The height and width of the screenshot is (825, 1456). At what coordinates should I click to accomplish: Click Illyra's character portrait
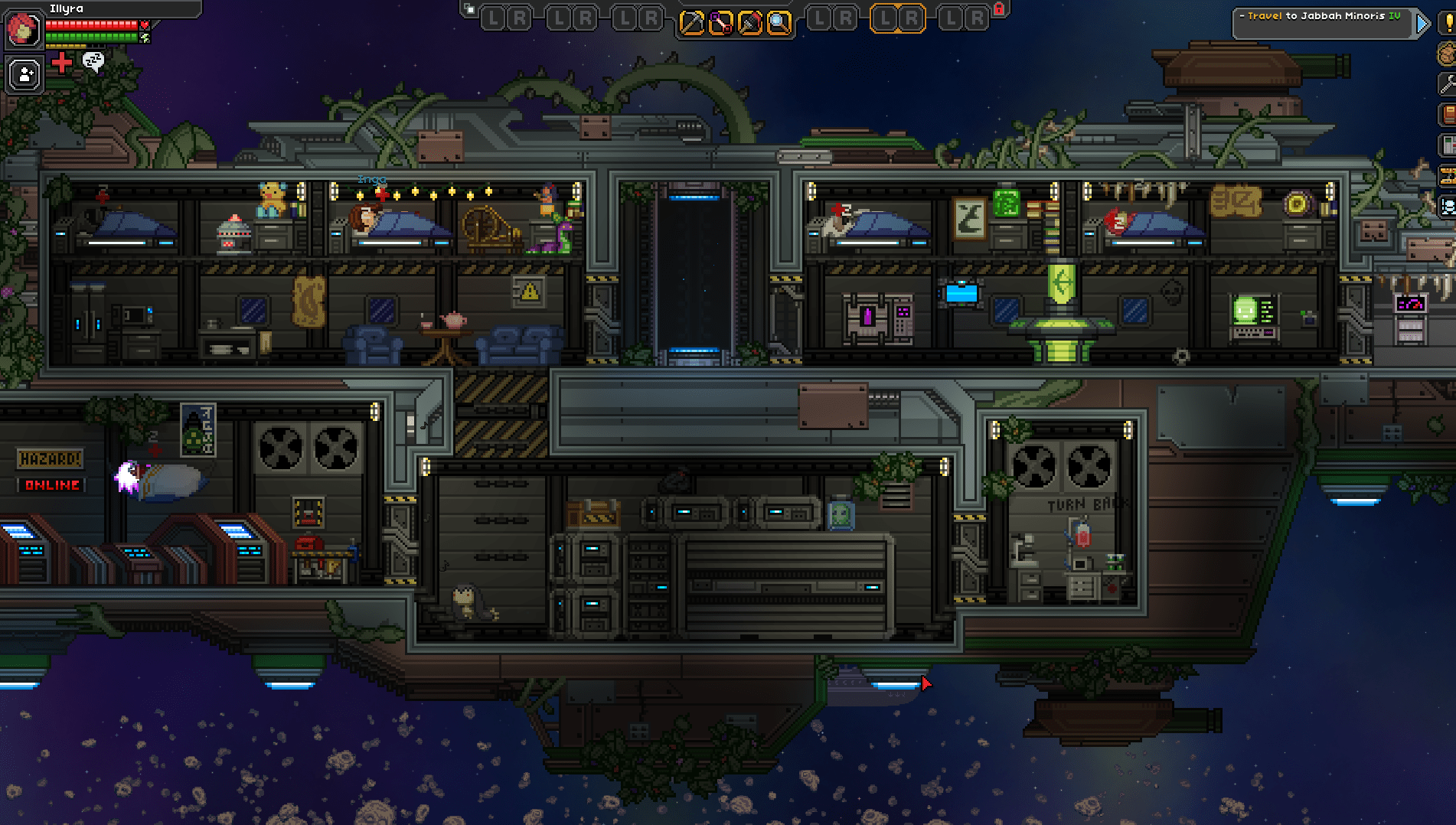coord(23,31)
